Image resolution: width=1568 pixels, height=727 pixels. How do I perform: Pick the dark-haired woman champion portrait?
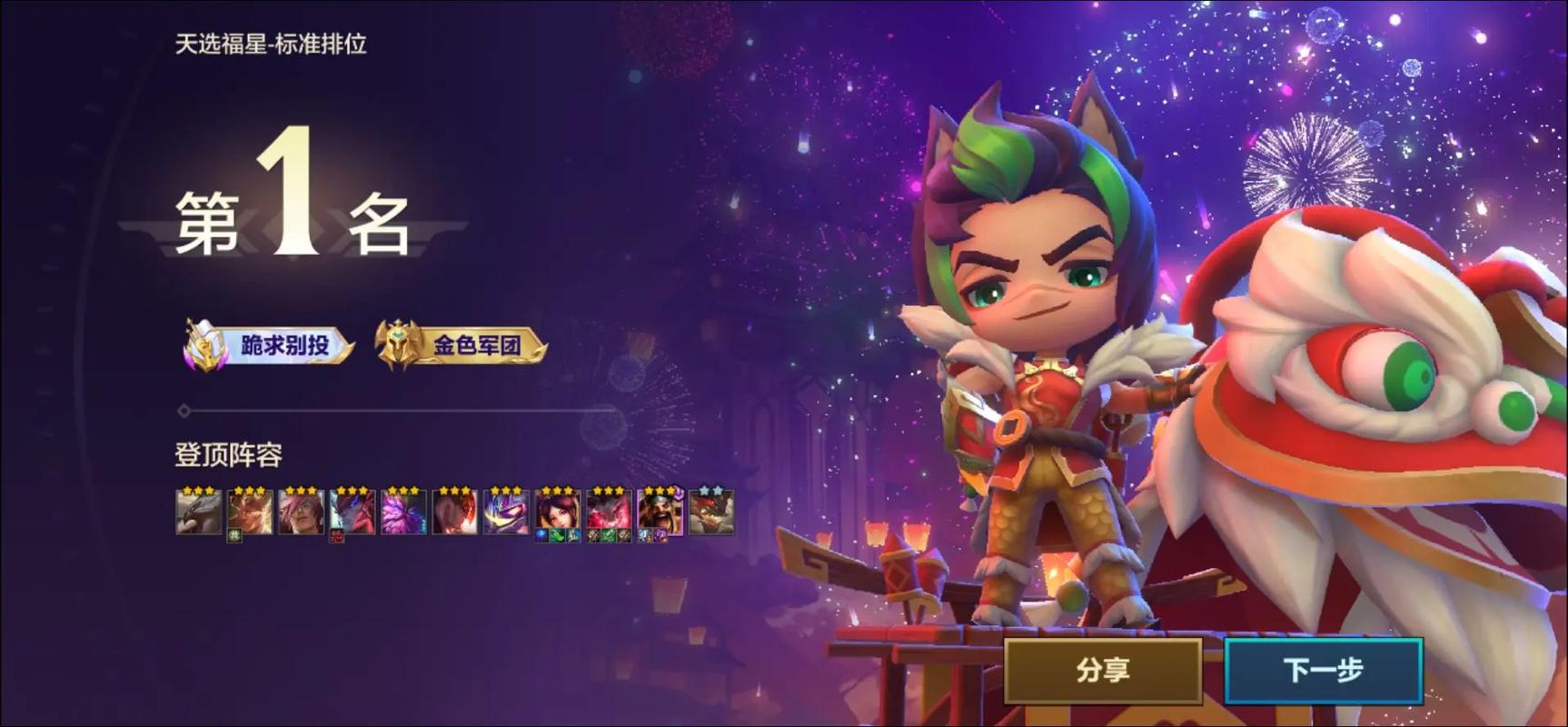point(557,512)
